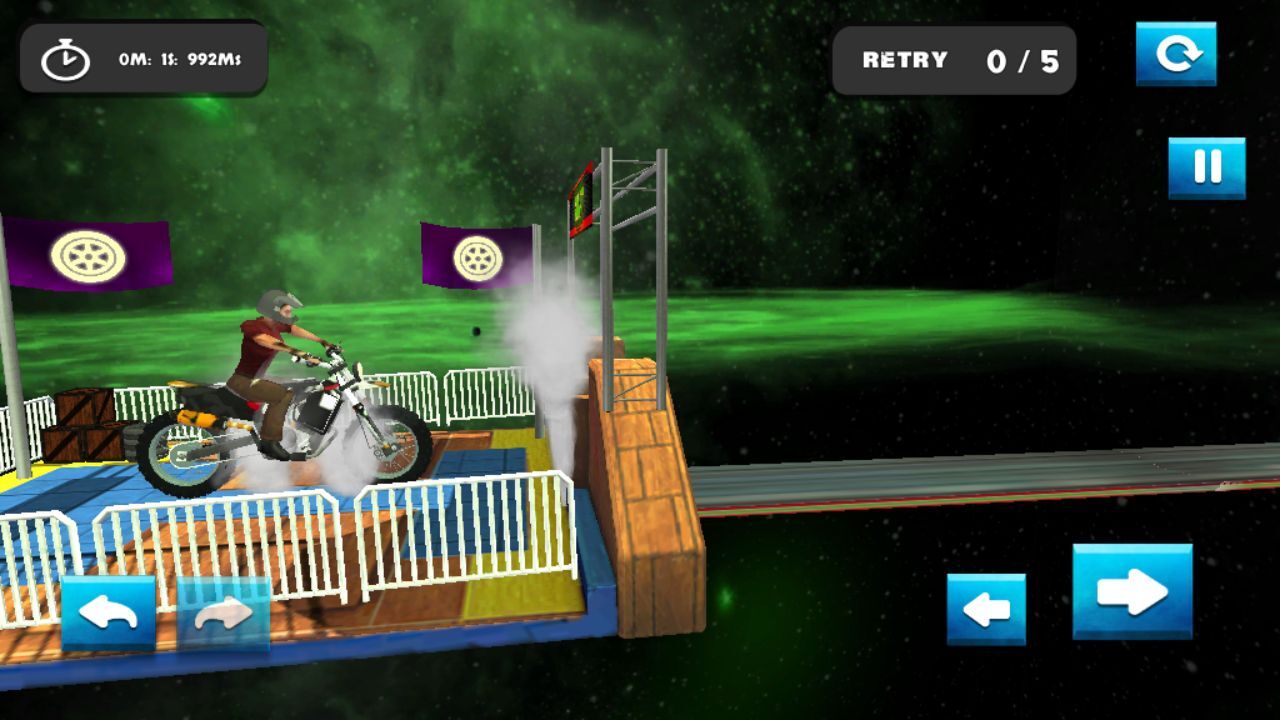Screen dimensions: 1280x720
Task: Brake using the small left arrow button
Action: point(986,609)
